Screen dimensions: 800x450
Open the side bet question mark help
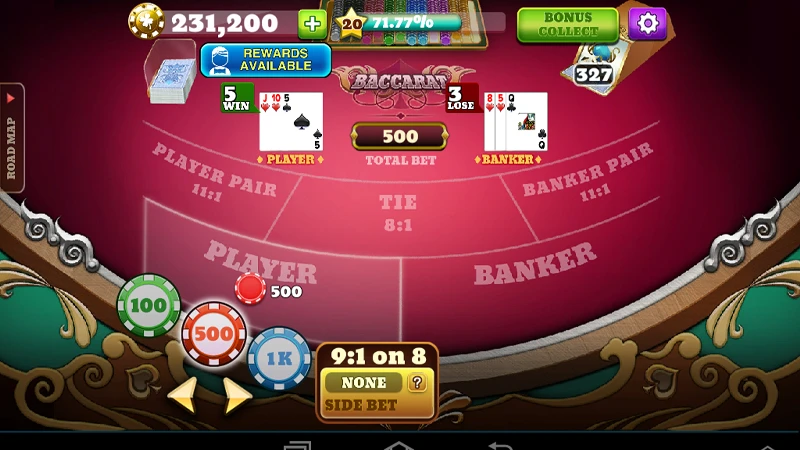(417, 382)
